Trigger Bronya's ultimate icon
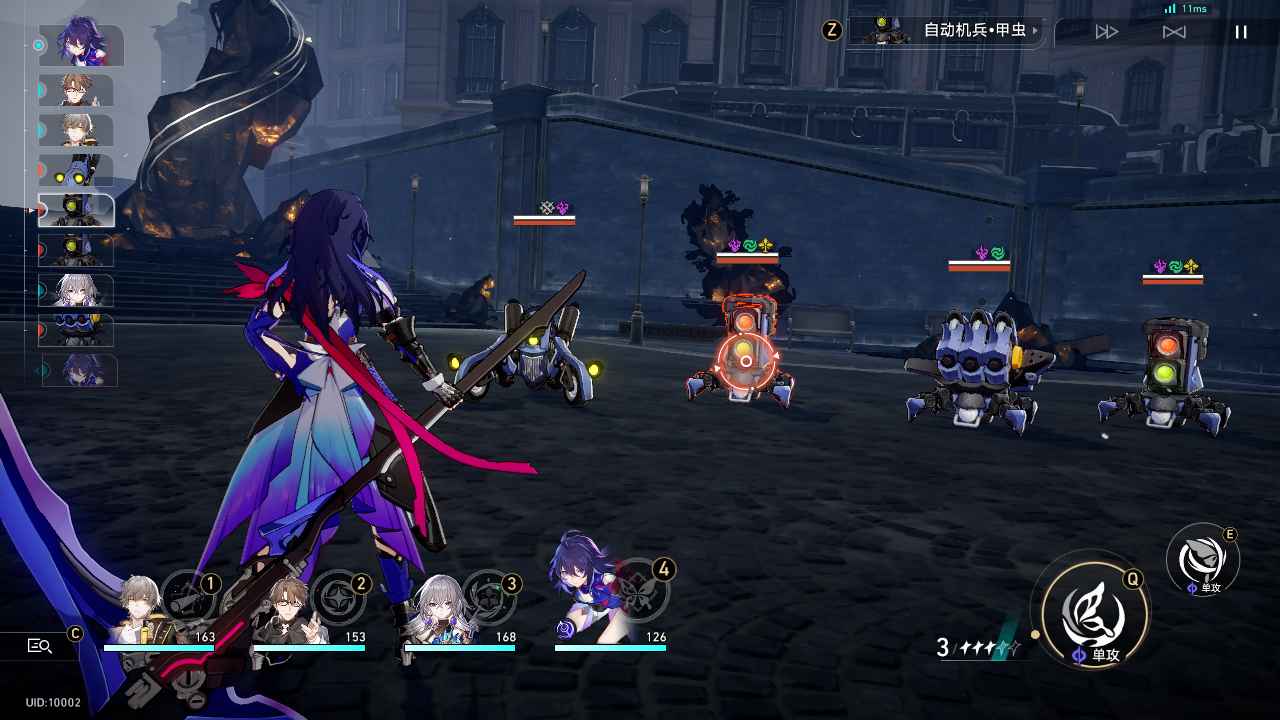 pos(490,596)
